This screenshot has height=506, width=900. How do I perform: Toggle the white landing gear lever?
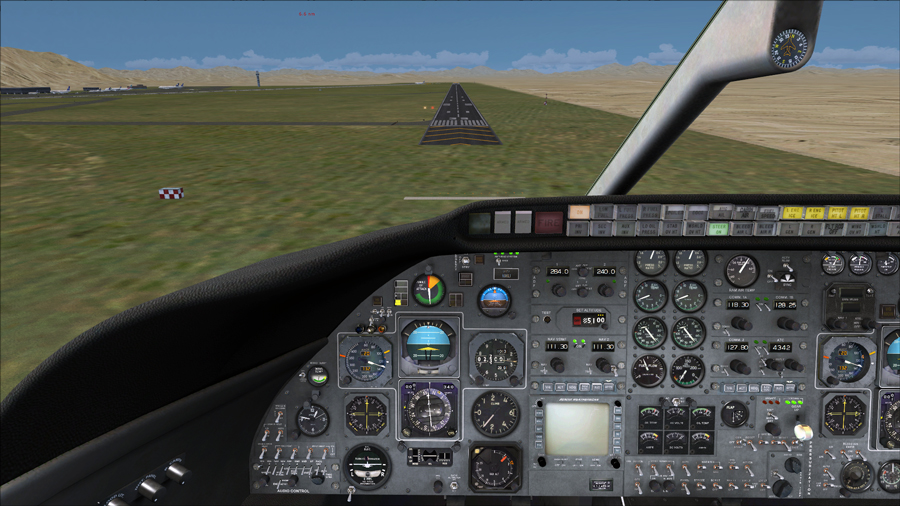(x=801, y=431)
